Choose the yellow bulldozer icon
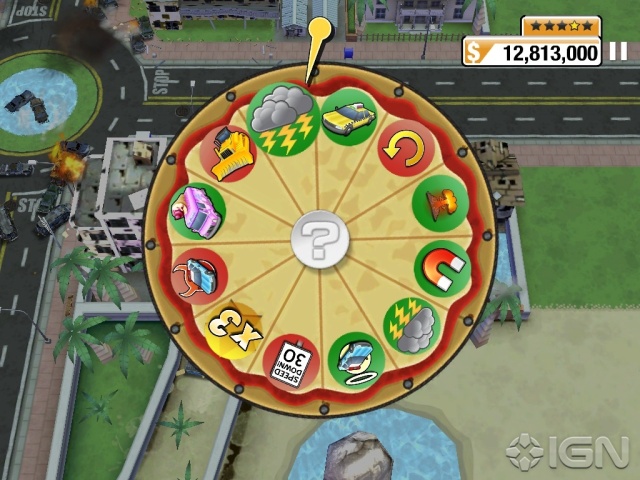 [227, 153]
